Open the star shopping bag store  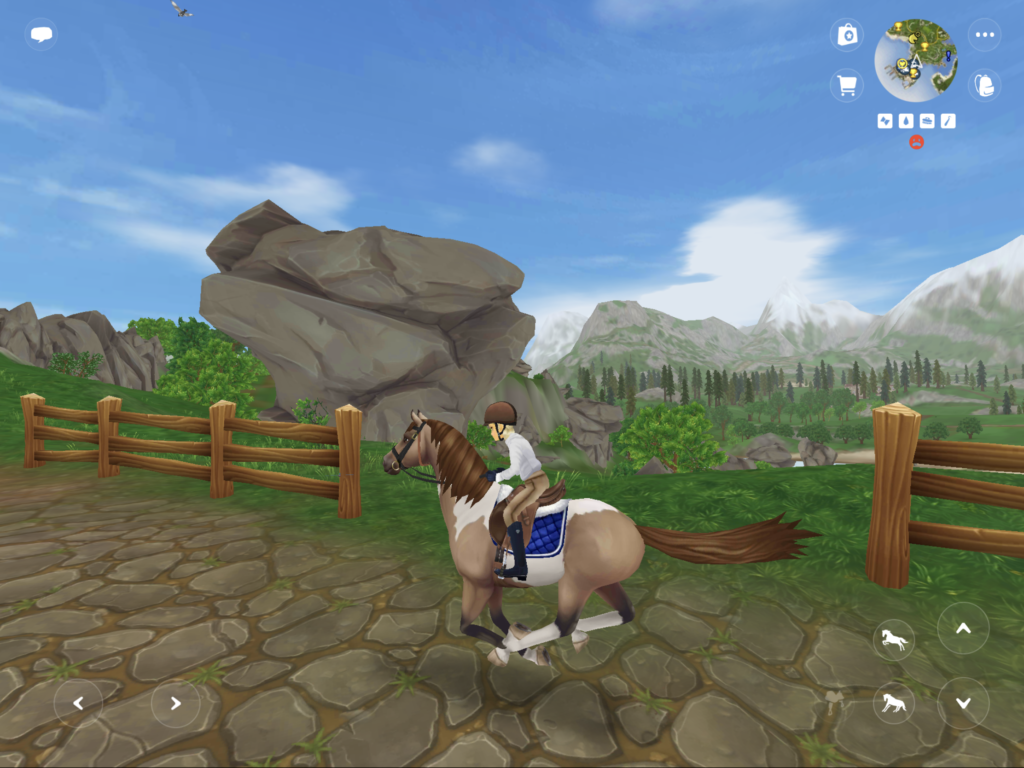[x=847, y=35]
